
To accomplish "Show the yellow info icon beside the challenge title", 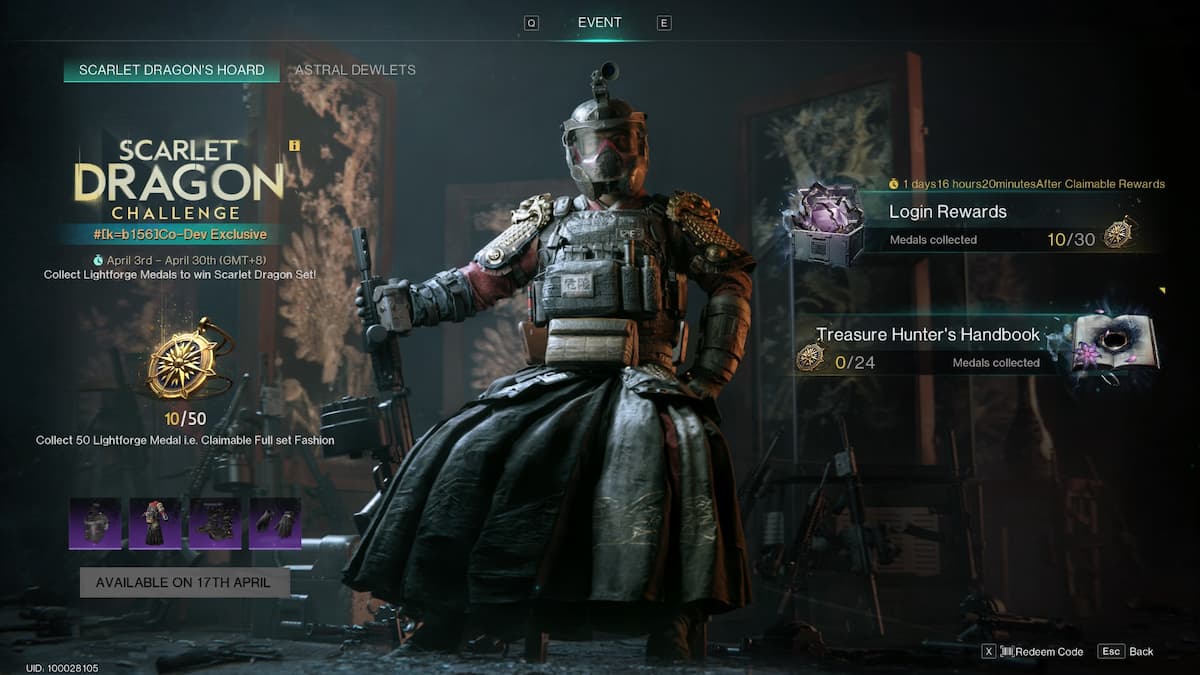I will [294, 145].
